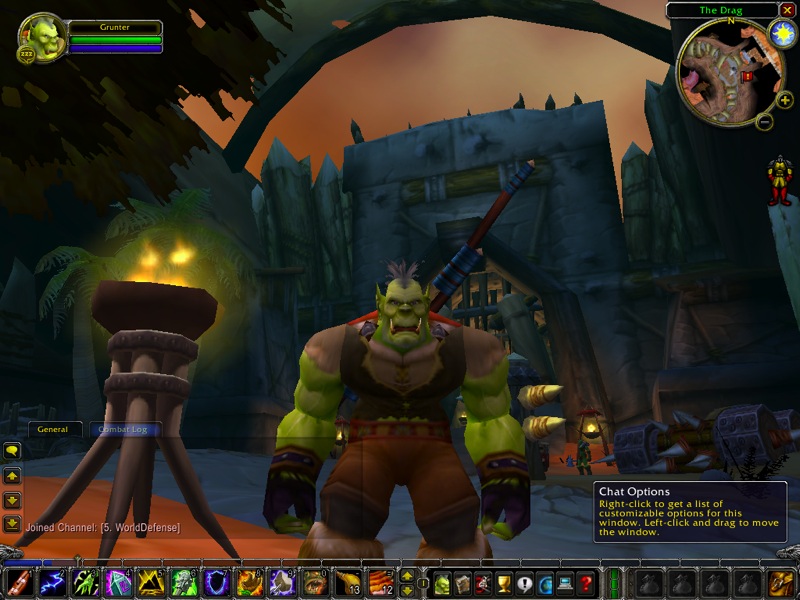Viewport: 800px width, 600px height.
Task: Select the General chat tab
Action: (x=53, y=429)
